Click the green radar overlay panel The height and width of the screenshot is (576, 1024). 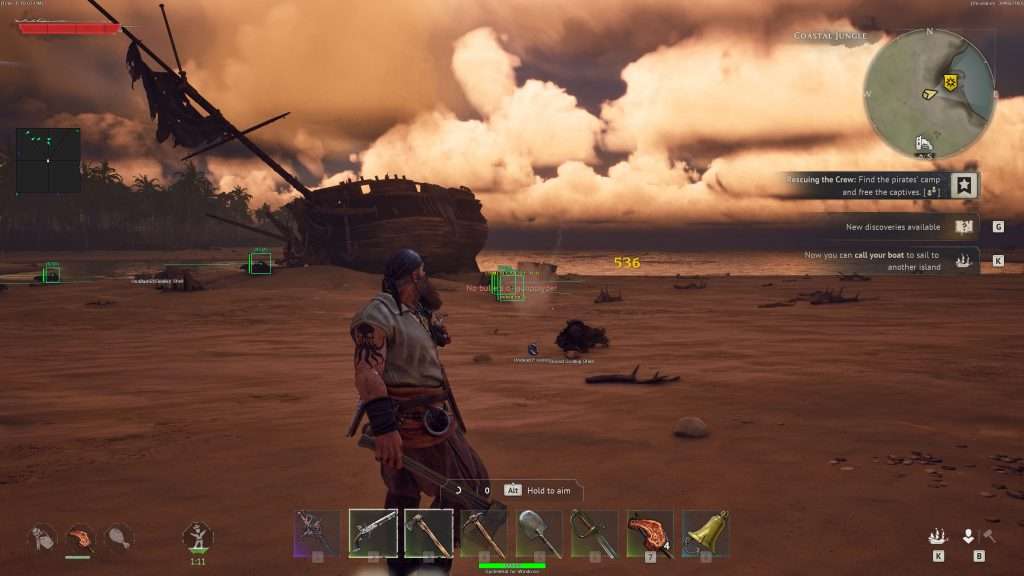tap(48, 160)
